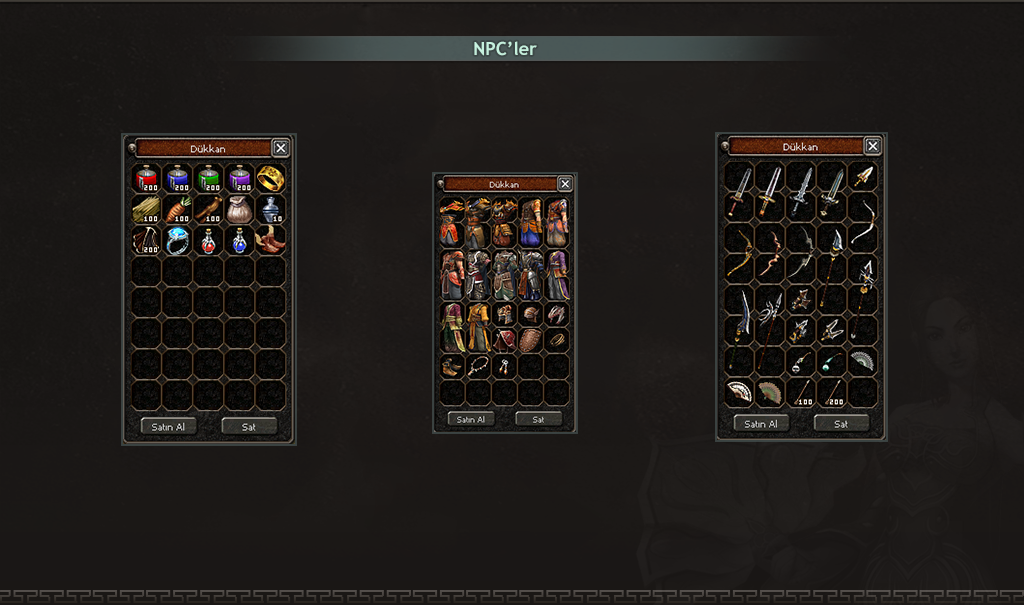Choose the bead necklace item
This screenshot has height=605, width=1024.
click(478, 366)
